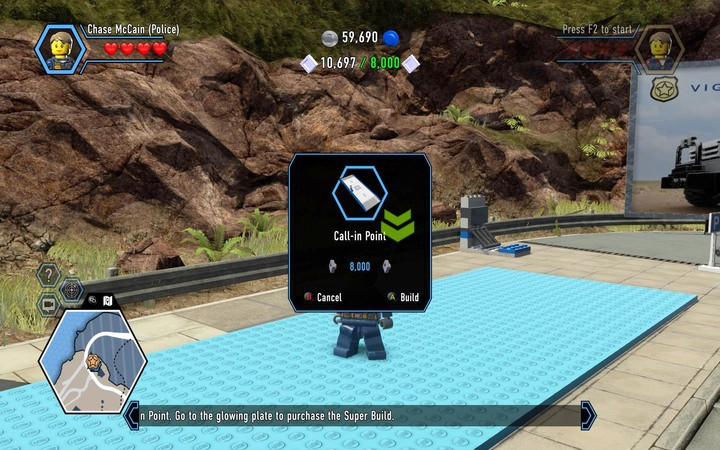The width and height of the screenshot is (720, 450).
Task: Build the Call-in Point Super Build
Action: (x=403, y=297)
